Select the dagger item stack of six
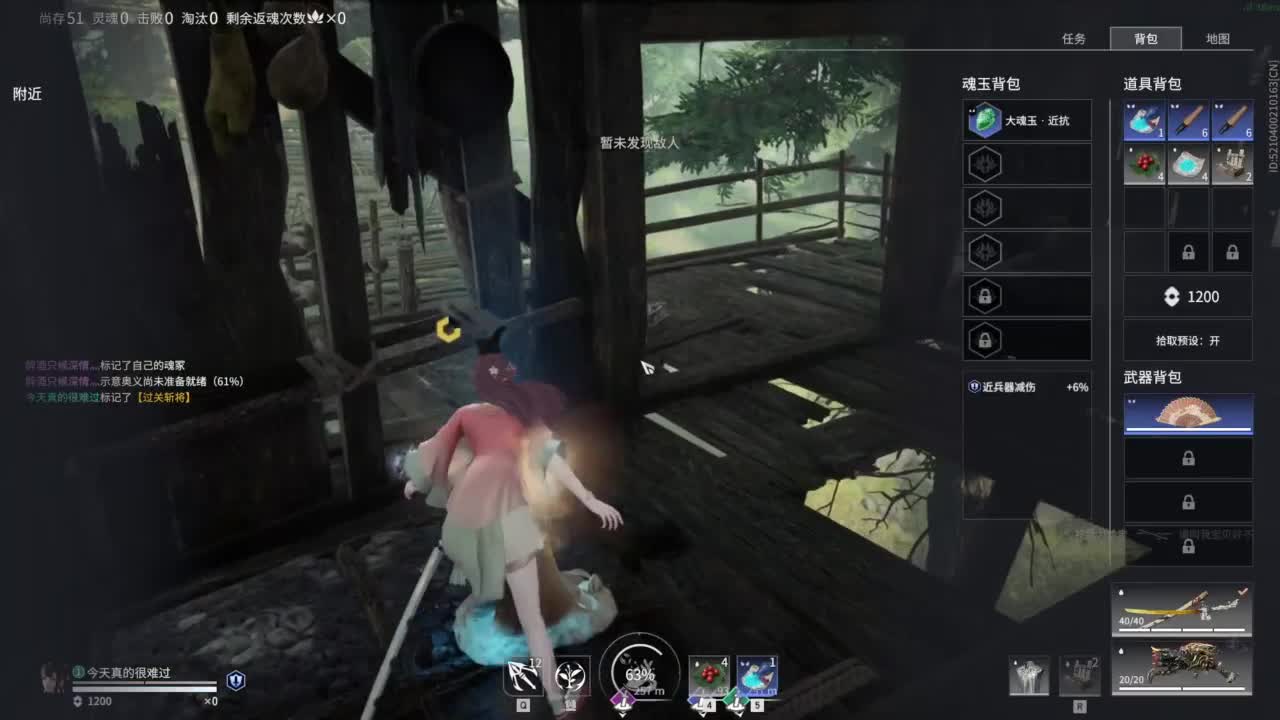1280x720 pixels. point(1188,120)
